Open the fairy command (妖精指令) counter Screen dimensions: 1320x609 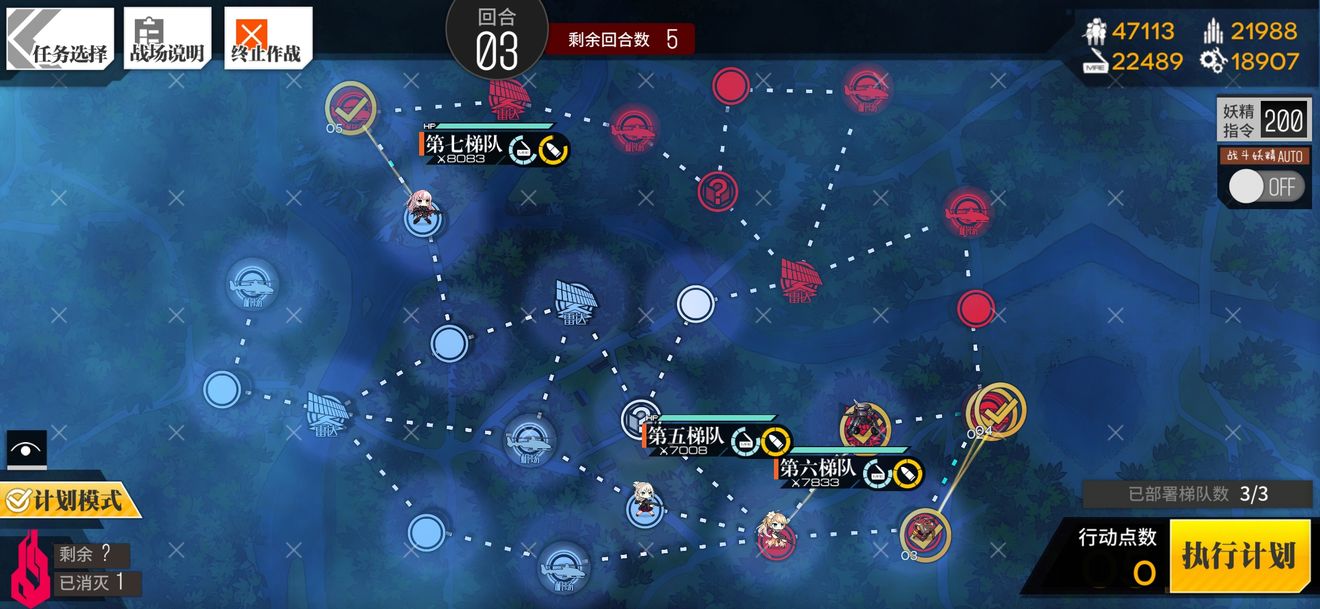click(1263, 122)
